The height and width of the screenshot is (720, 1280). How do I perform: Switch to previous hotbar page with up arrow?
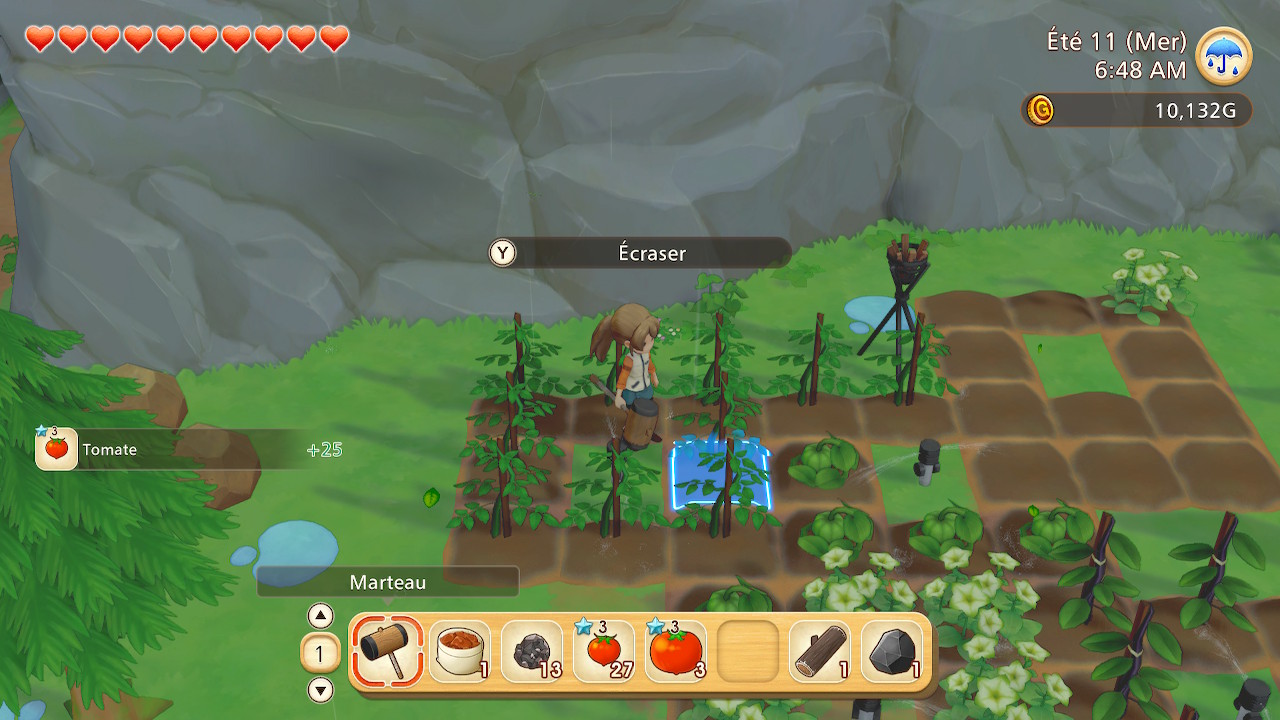click(x=320, y=615)
